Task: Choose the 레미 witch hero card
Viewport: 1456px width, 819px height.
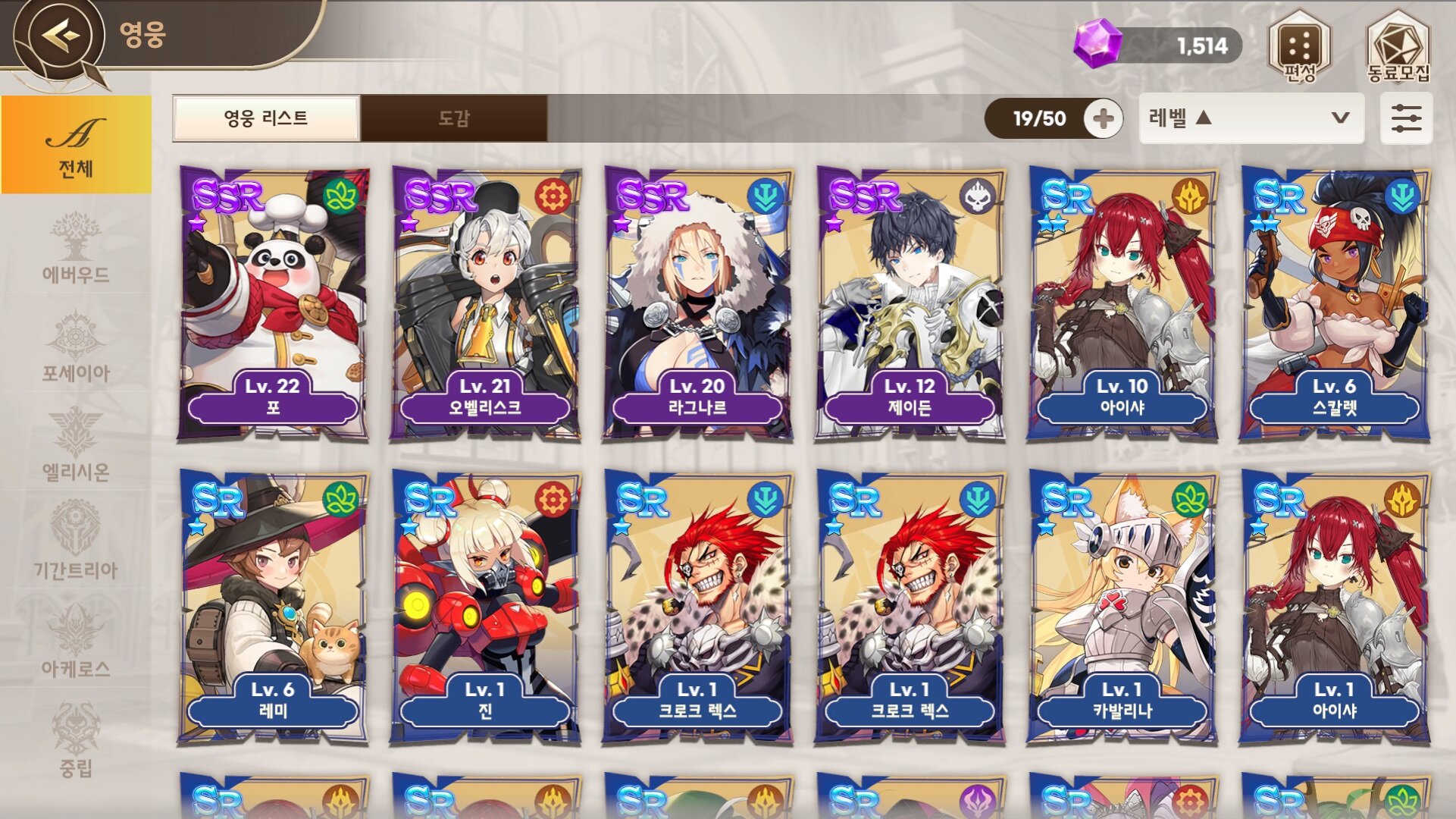Action: (x=273, y=607)
